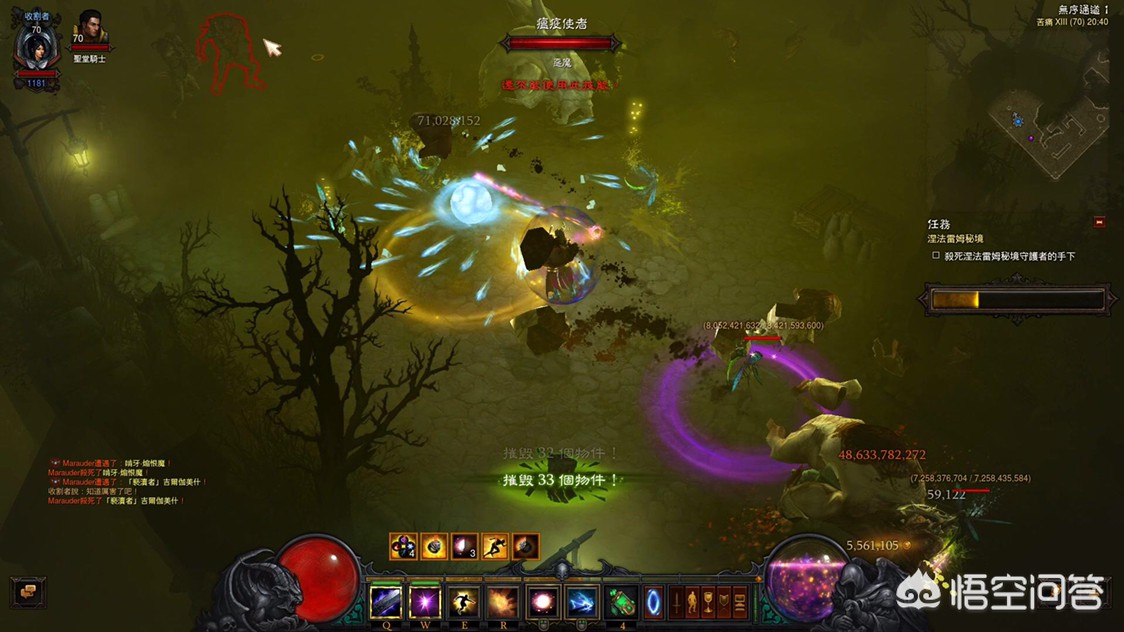
Task: Collapse the quest tracker with red button
Action: 1100,222
